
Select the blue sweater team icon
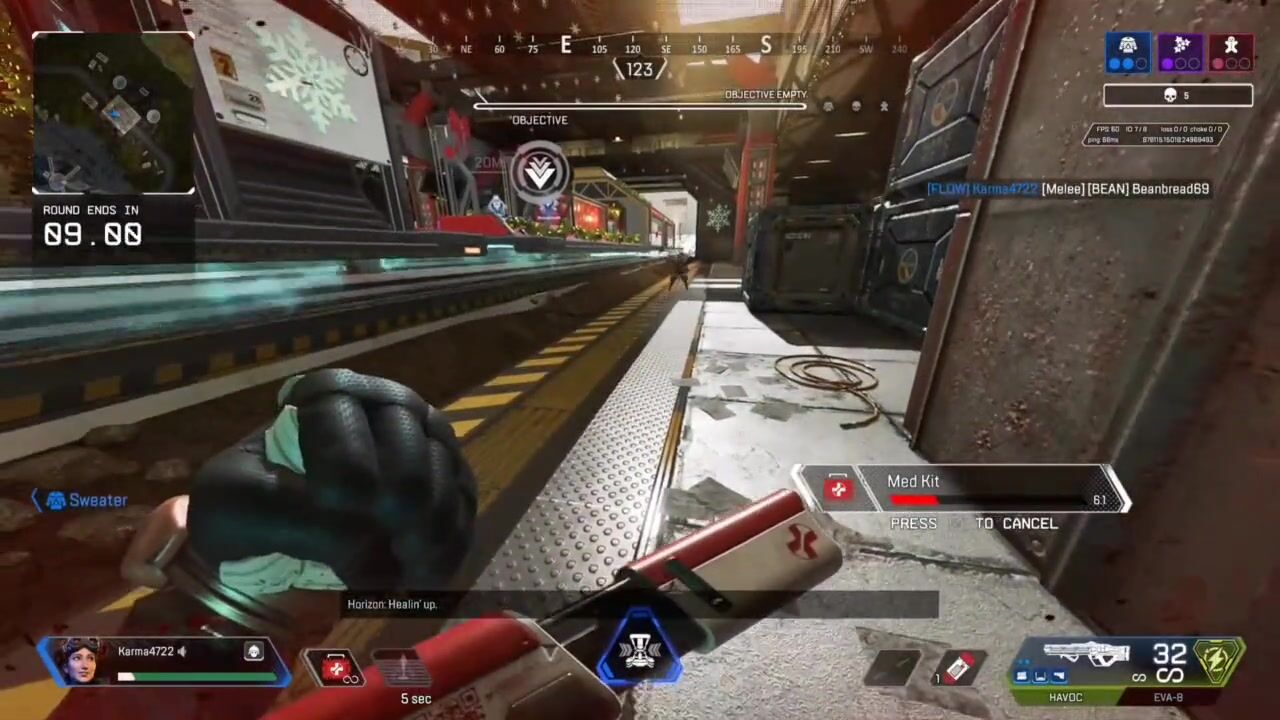1127,52
